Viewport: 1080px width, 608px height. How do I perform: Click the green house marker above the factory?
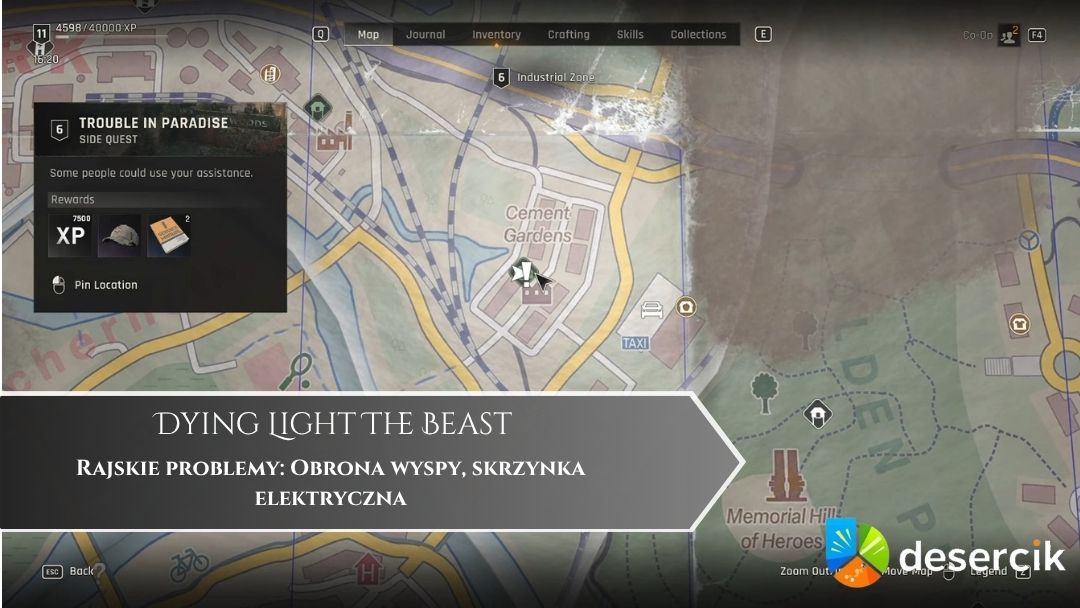317,106
